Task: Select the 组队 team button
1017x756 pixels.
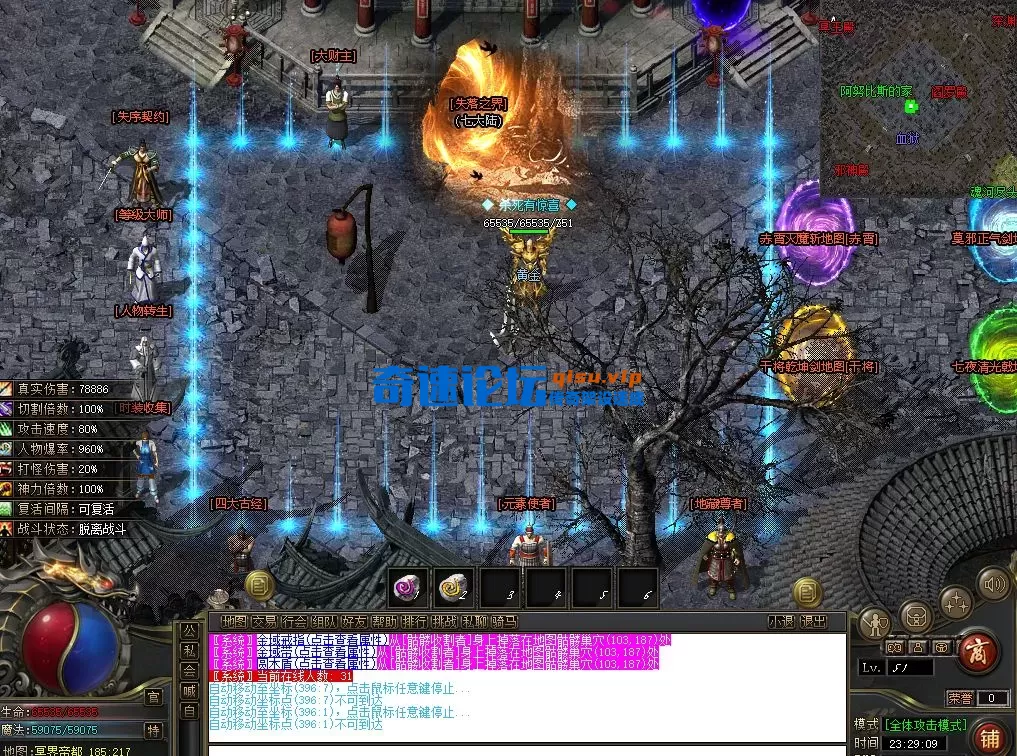Action: tap(325, 621)
